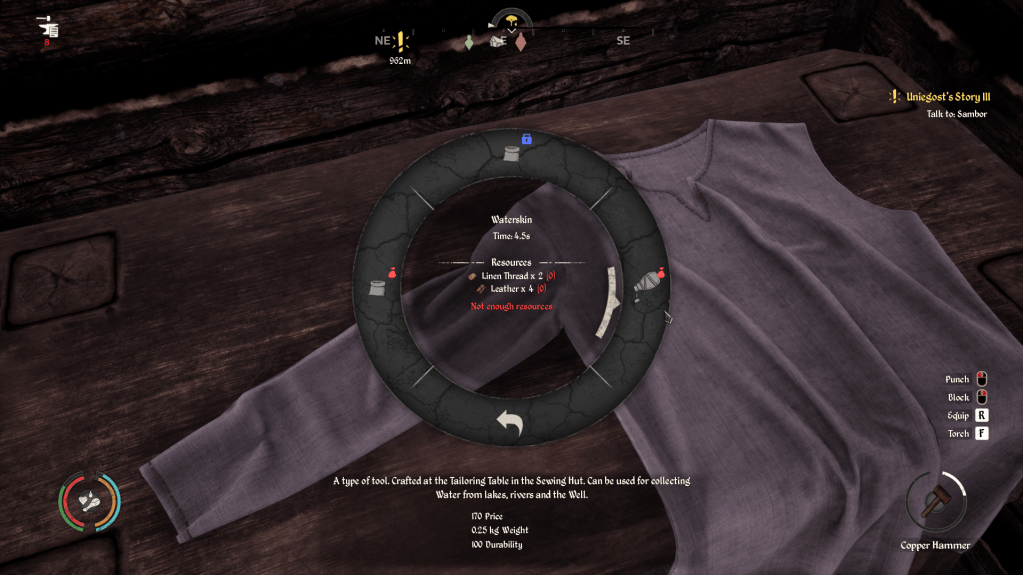Open the Uniegost's Story III quest tracker
The height and width of the screenshot is (575, 1023).
click(947, 97)
